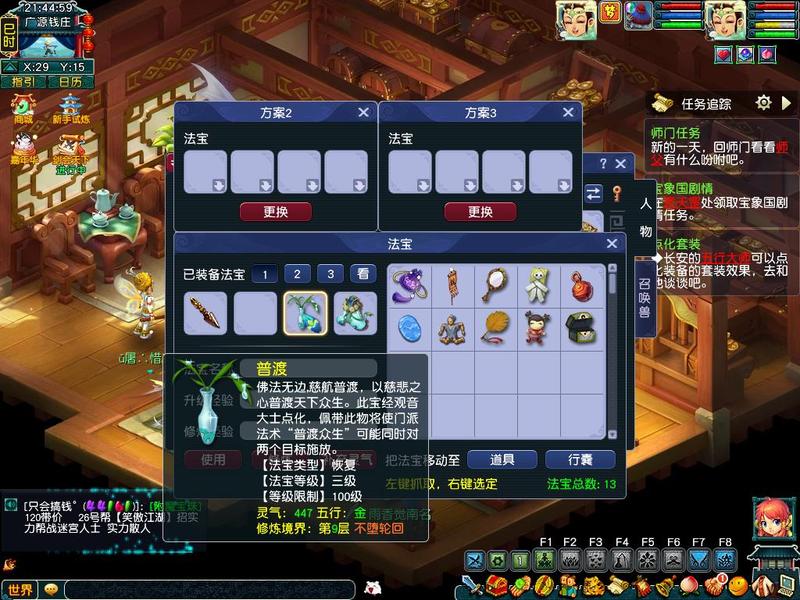Select the hand mirror treasure

tap(495, 285)
